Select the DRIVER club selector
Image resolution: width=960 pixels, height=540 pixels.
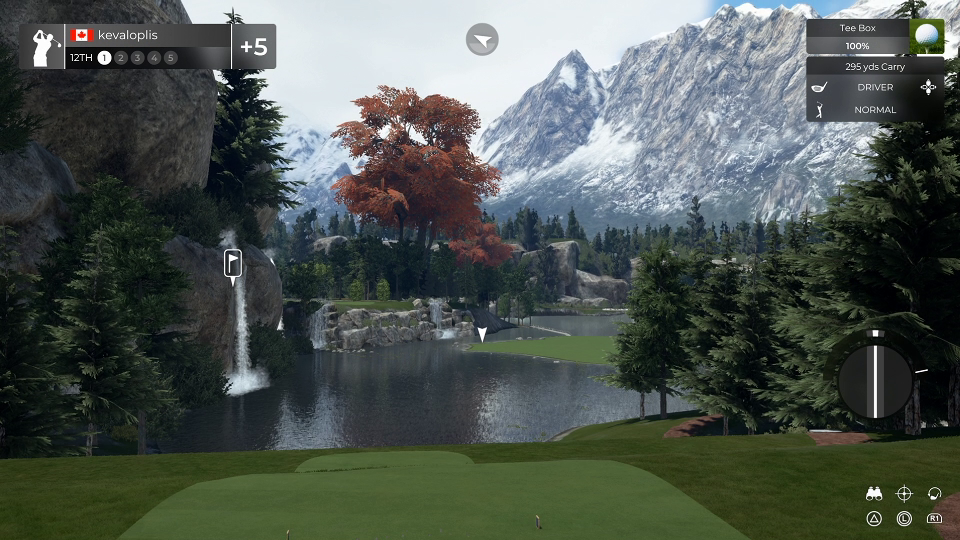874,87
